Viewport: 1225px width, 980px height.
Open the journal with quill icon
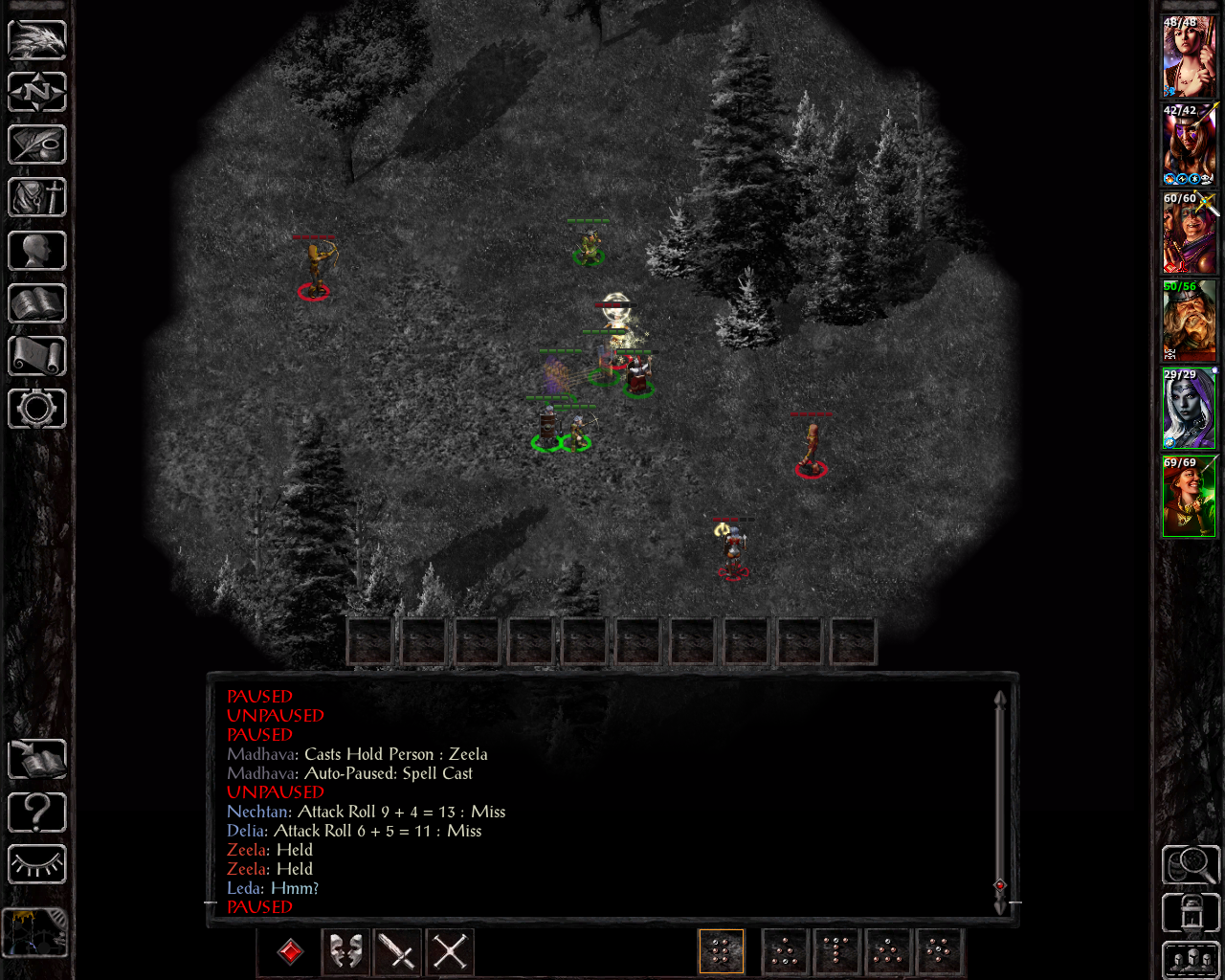[37, 145]
